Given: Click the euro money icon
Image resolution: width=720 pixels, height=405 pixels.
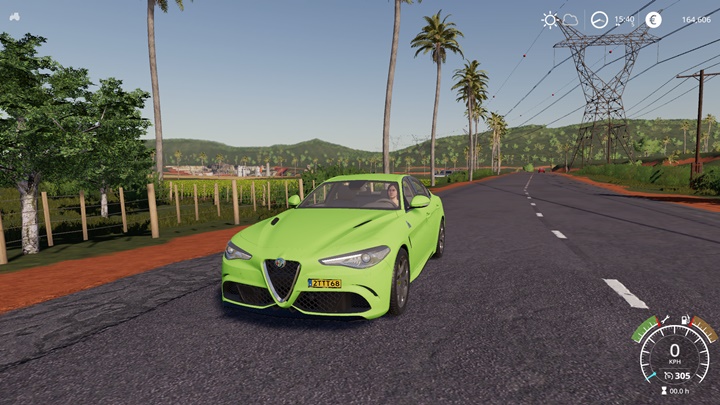Looking at the screenshot, I should tap(653, 19).
